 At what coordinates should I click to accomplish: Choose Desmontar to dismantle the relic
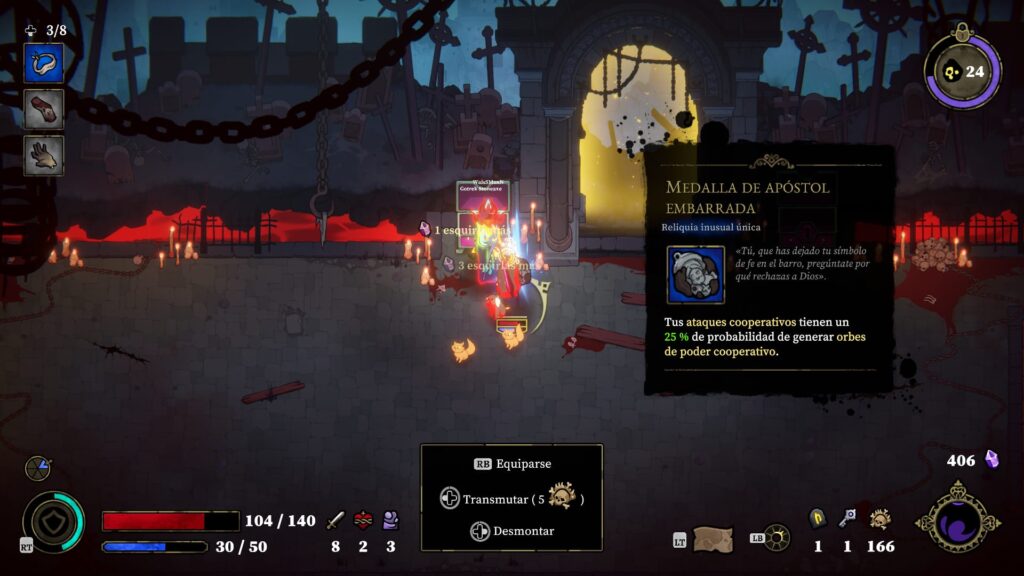coord(512,531)
